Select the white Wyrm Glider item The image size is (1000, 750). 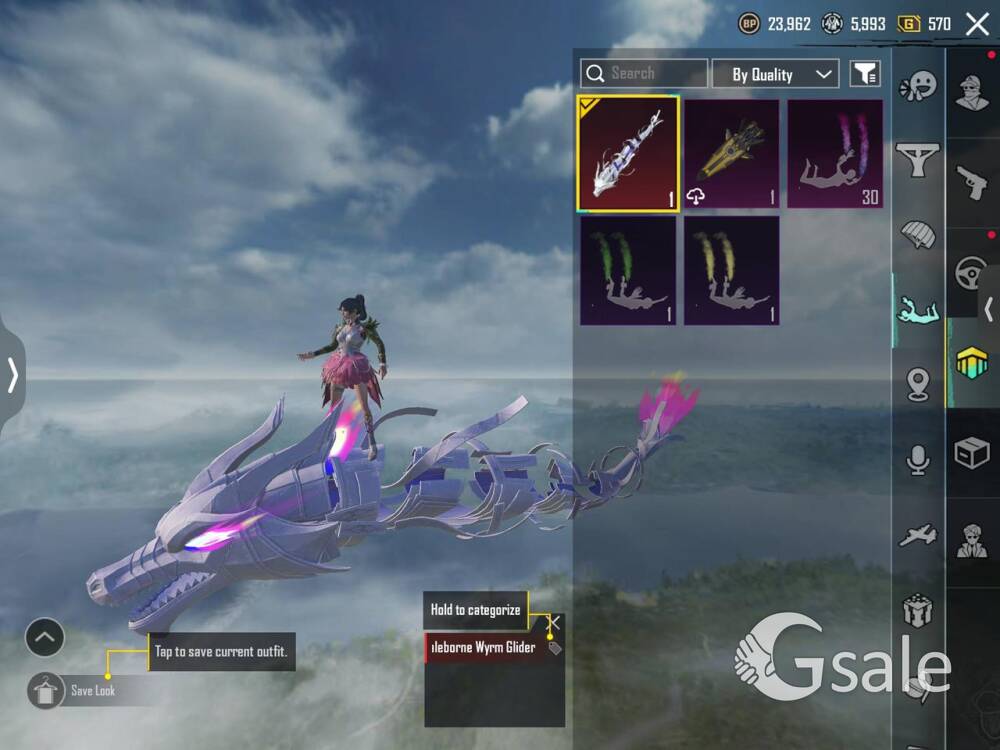click(x=628, y=153)
